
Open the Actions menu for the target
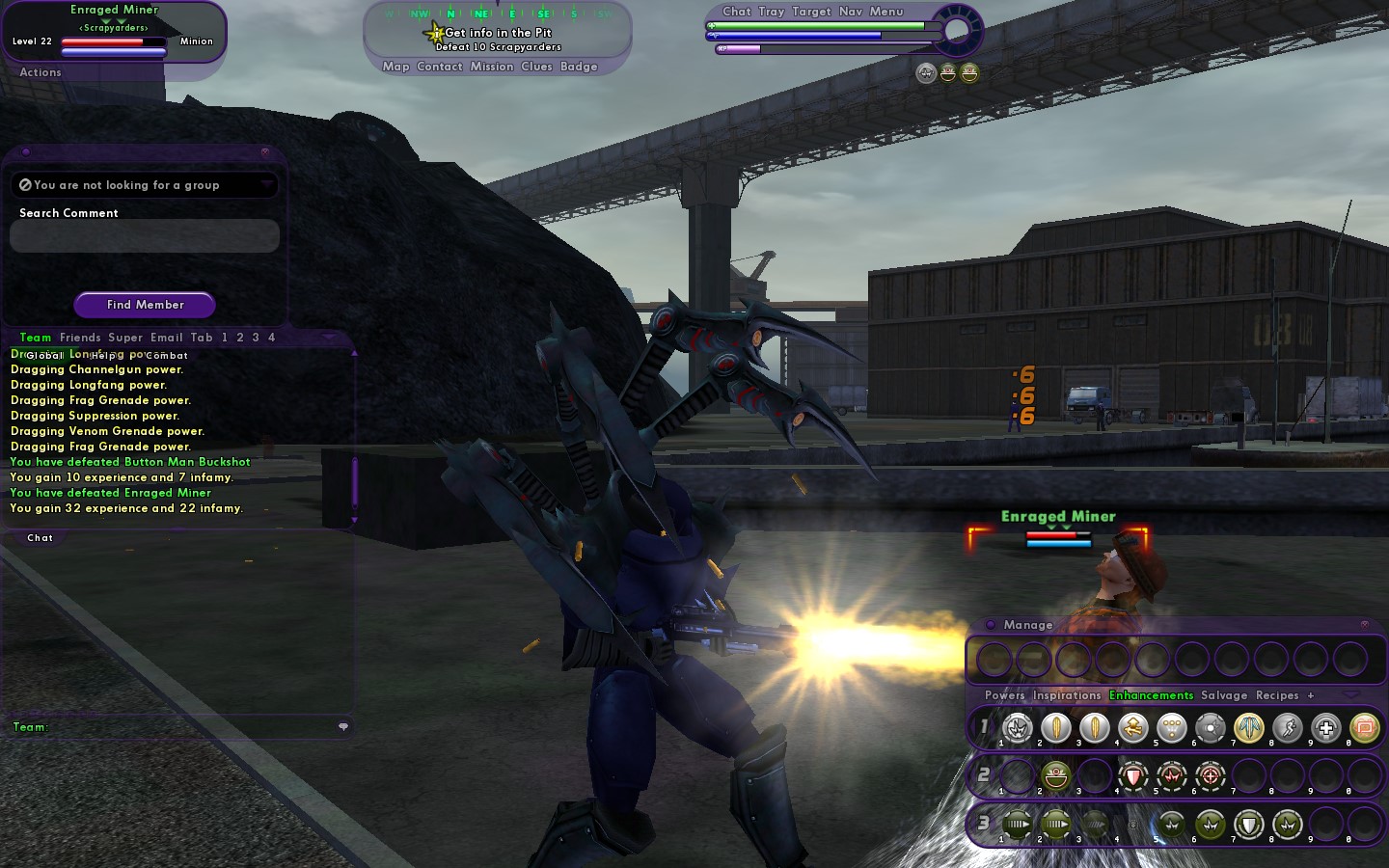41,72
